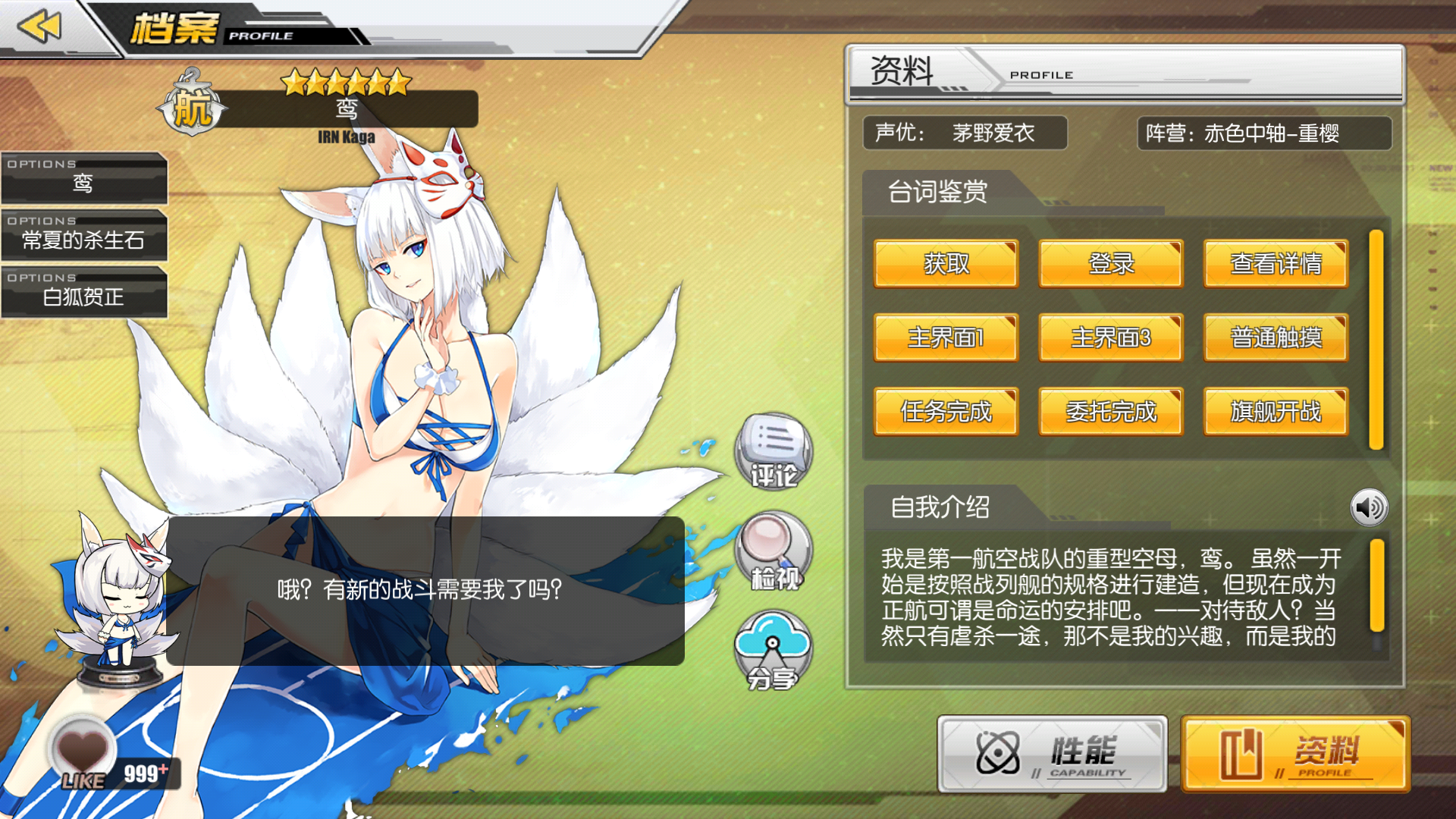This screenshot has height=819, width=1456.
Task: Switch to the 资料 PROFILE tab
Action: coord(1294,755)
